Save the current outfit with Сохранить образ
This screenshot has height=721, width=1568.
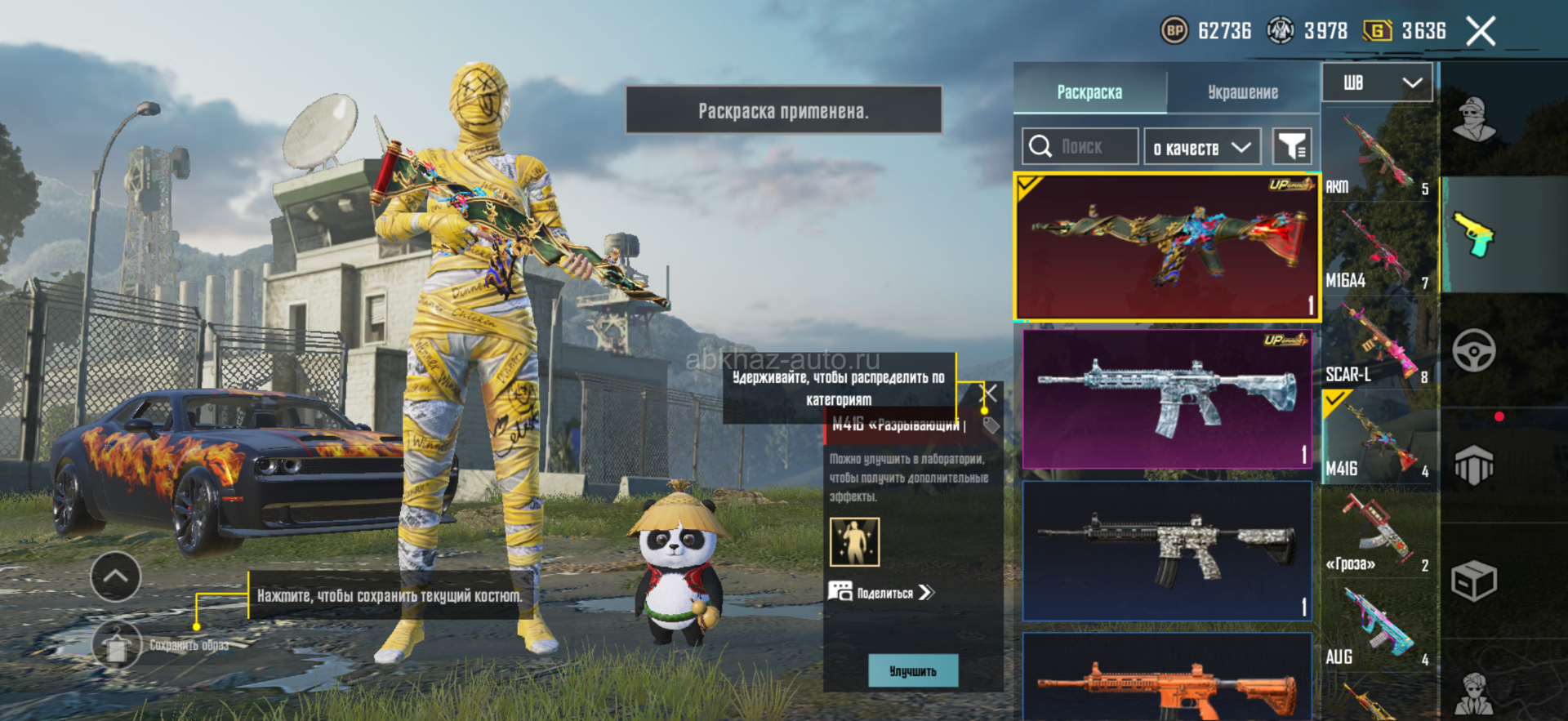pos(117,645)
